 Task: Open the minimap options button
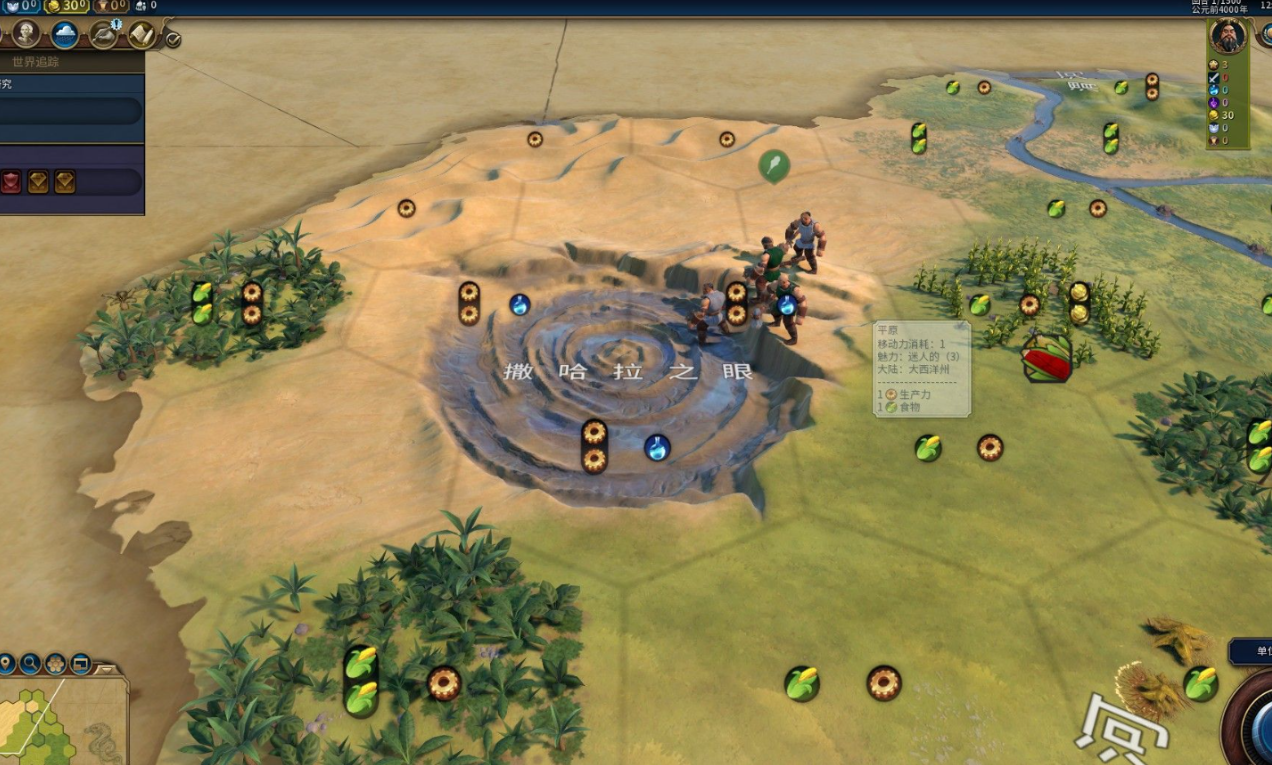point(80,663)
